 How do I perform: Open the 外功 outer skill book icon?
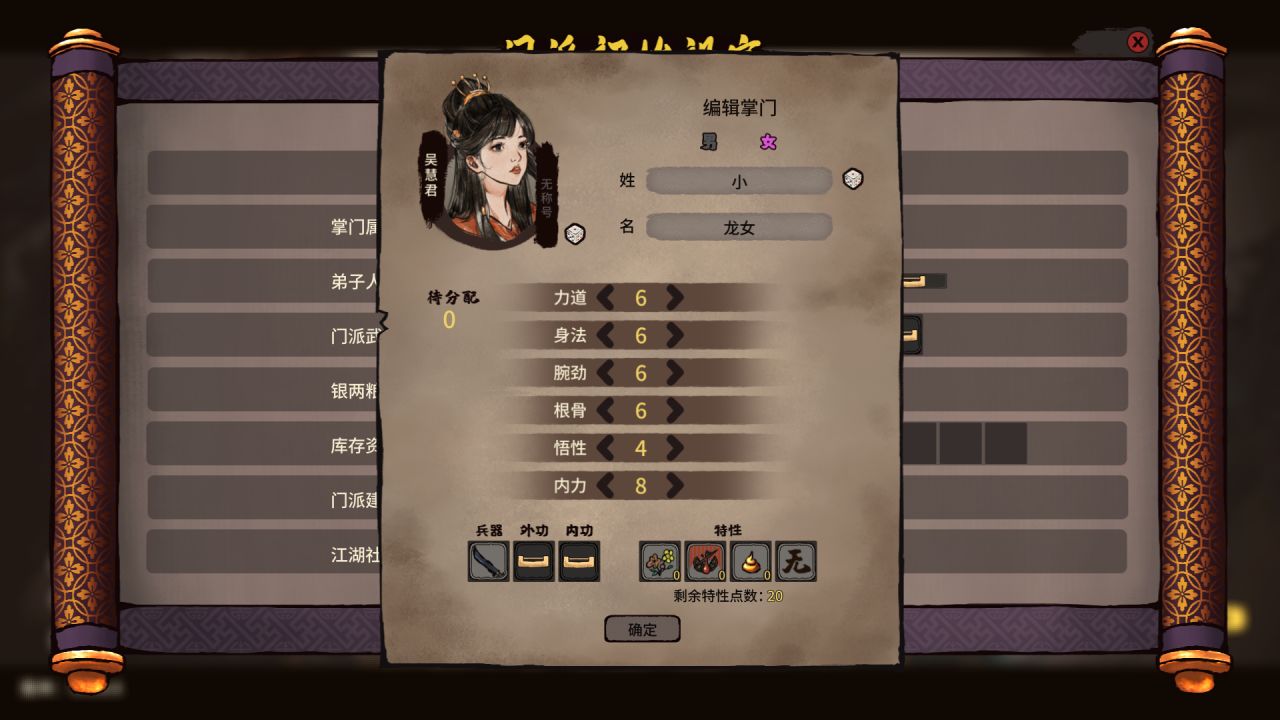[533, 561]
